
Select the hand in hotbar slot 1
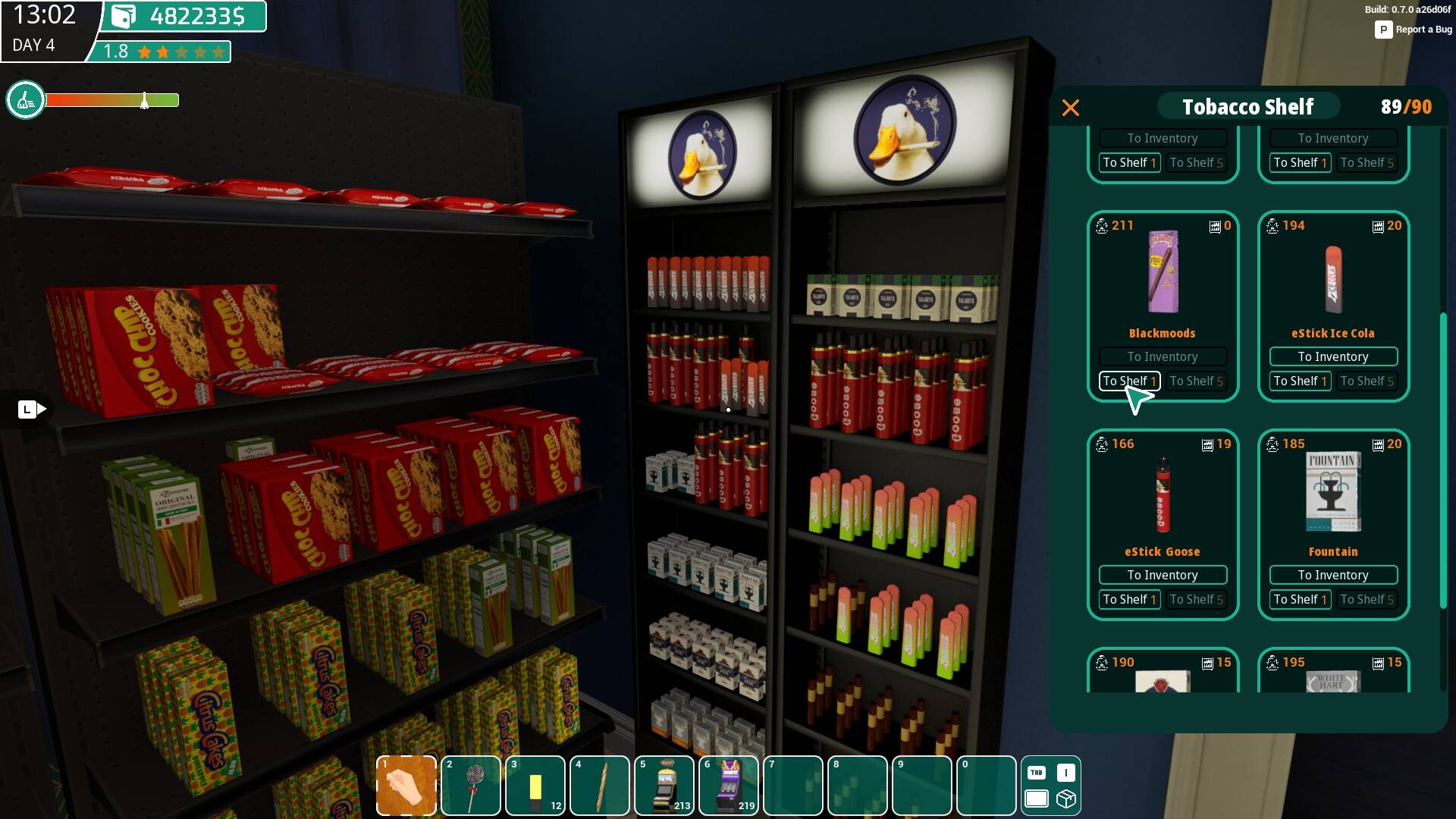[406, 786]
